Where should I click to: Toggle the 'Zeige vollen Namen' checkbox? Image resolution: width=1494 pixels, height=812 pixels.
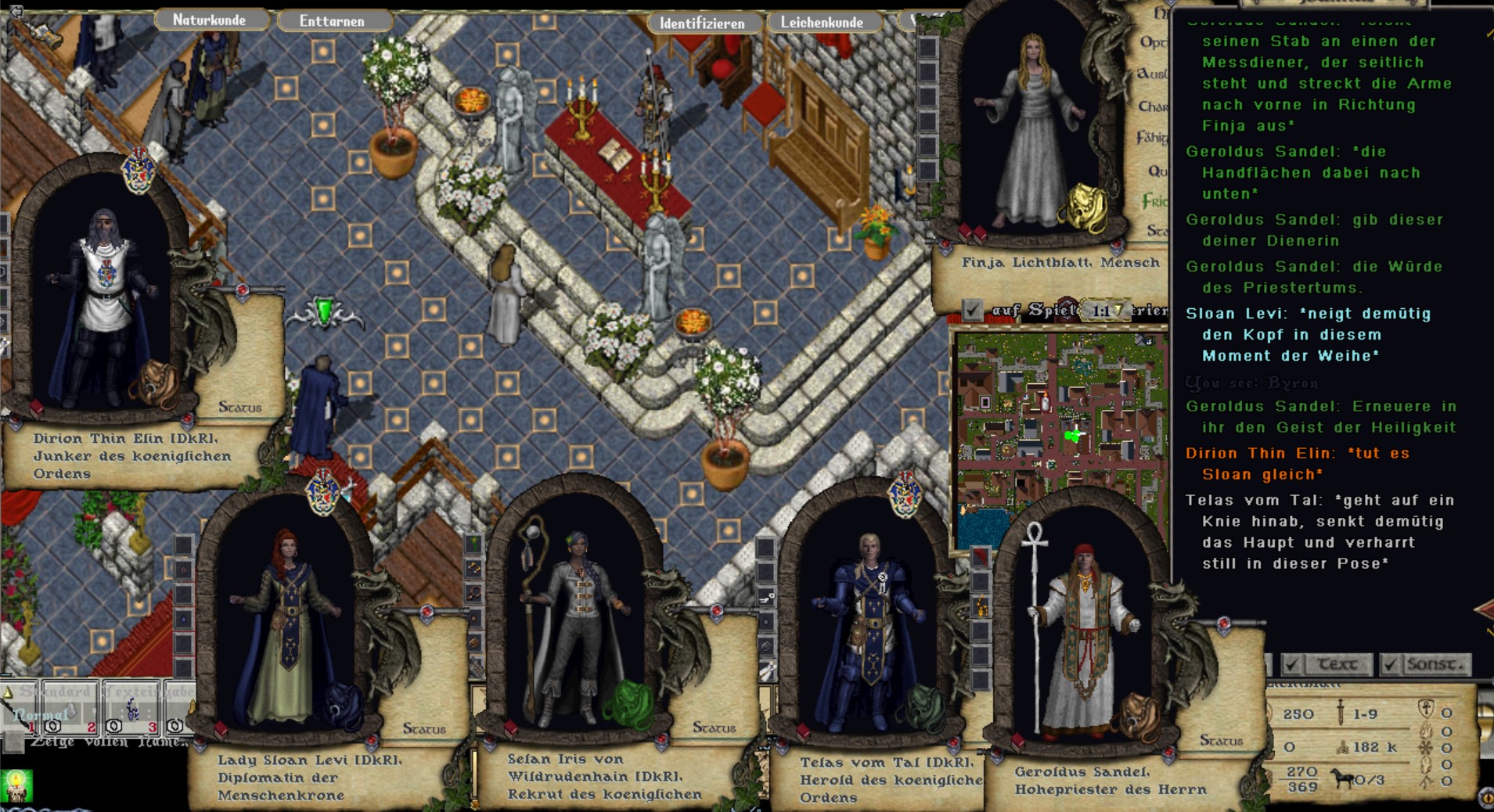(x=14, y=742)
